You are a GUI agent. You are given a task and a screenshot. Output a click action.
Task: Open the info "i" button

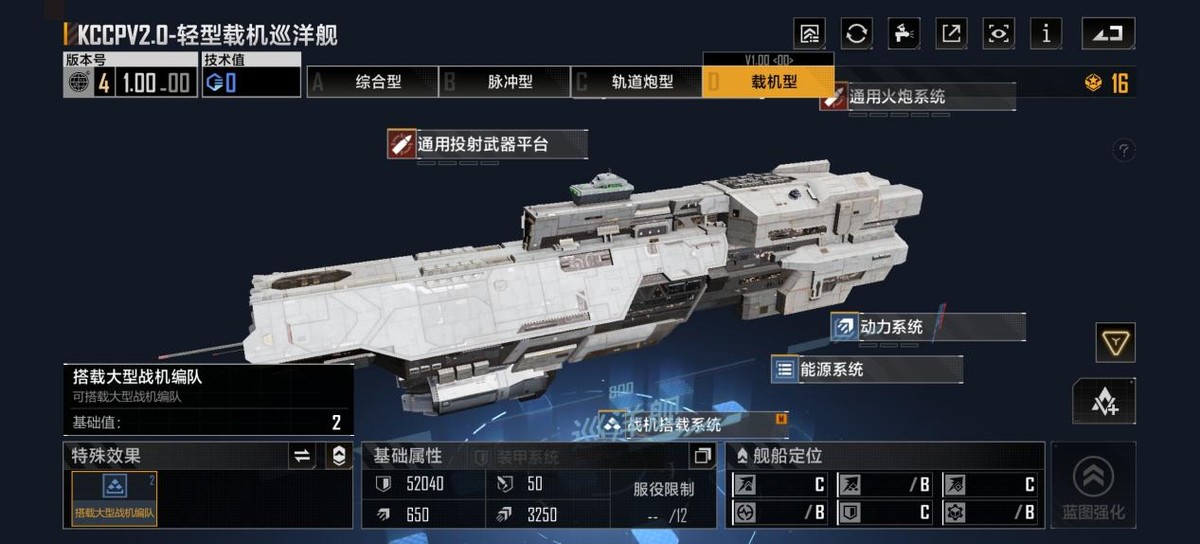coord(1046,34)
